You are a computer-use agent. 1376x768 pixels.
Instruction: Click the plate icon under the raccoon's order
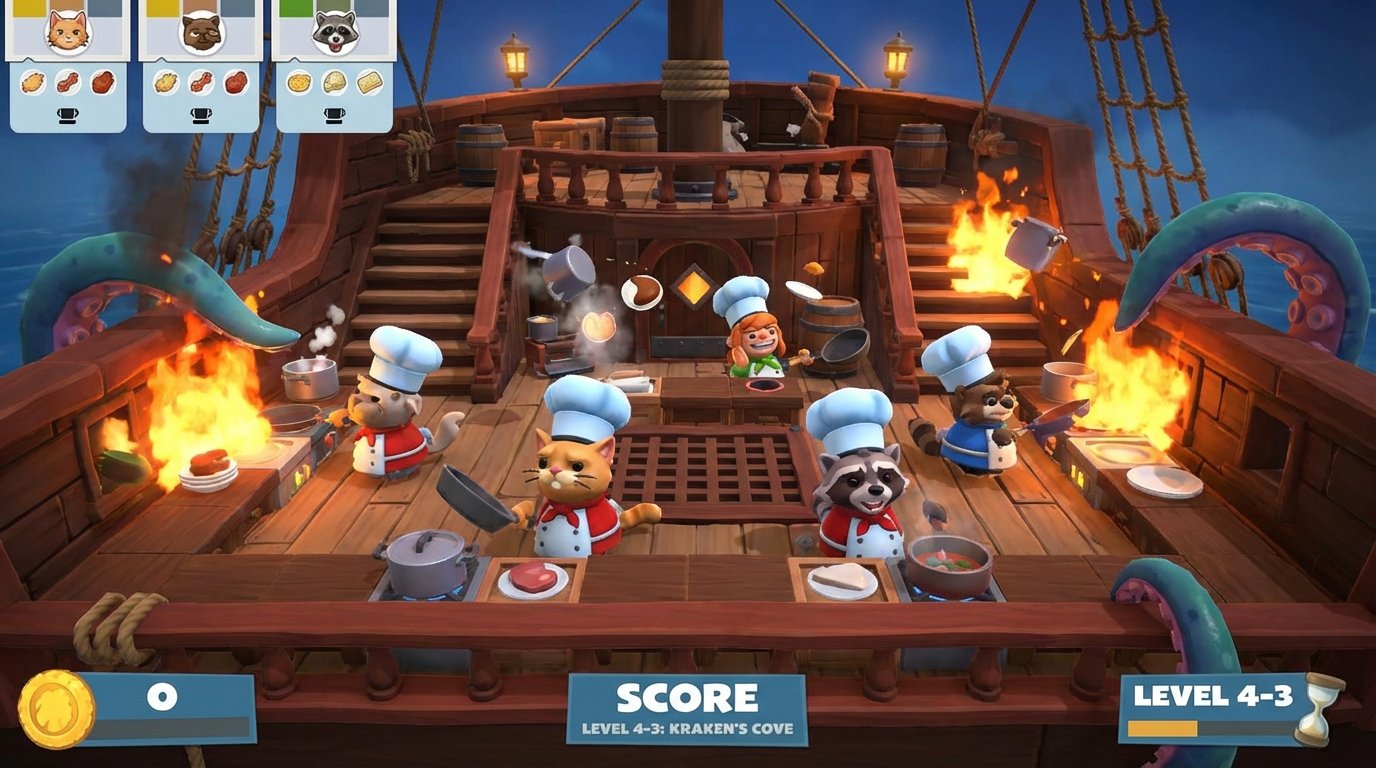[x=334, y=115]
